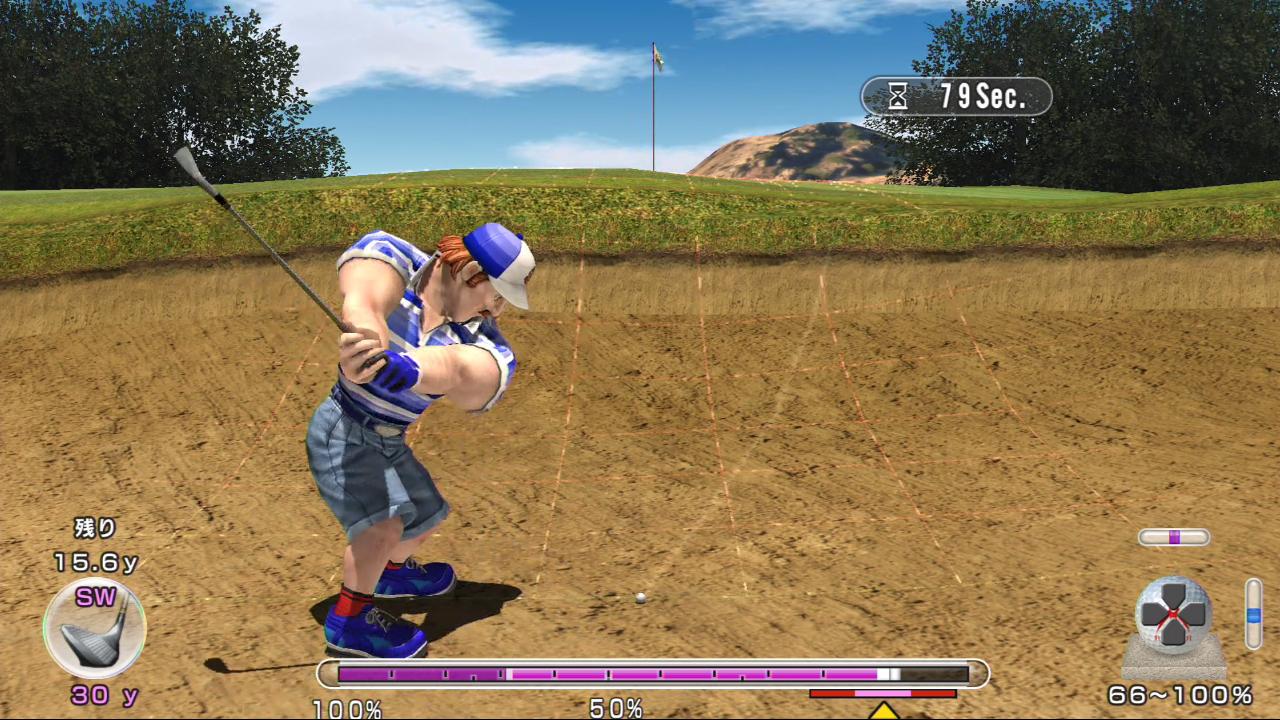Image resolution: width=1280 pixels, height=720 pixels.
Task: Select the SW sand wedge club icon
Action: 95,629
